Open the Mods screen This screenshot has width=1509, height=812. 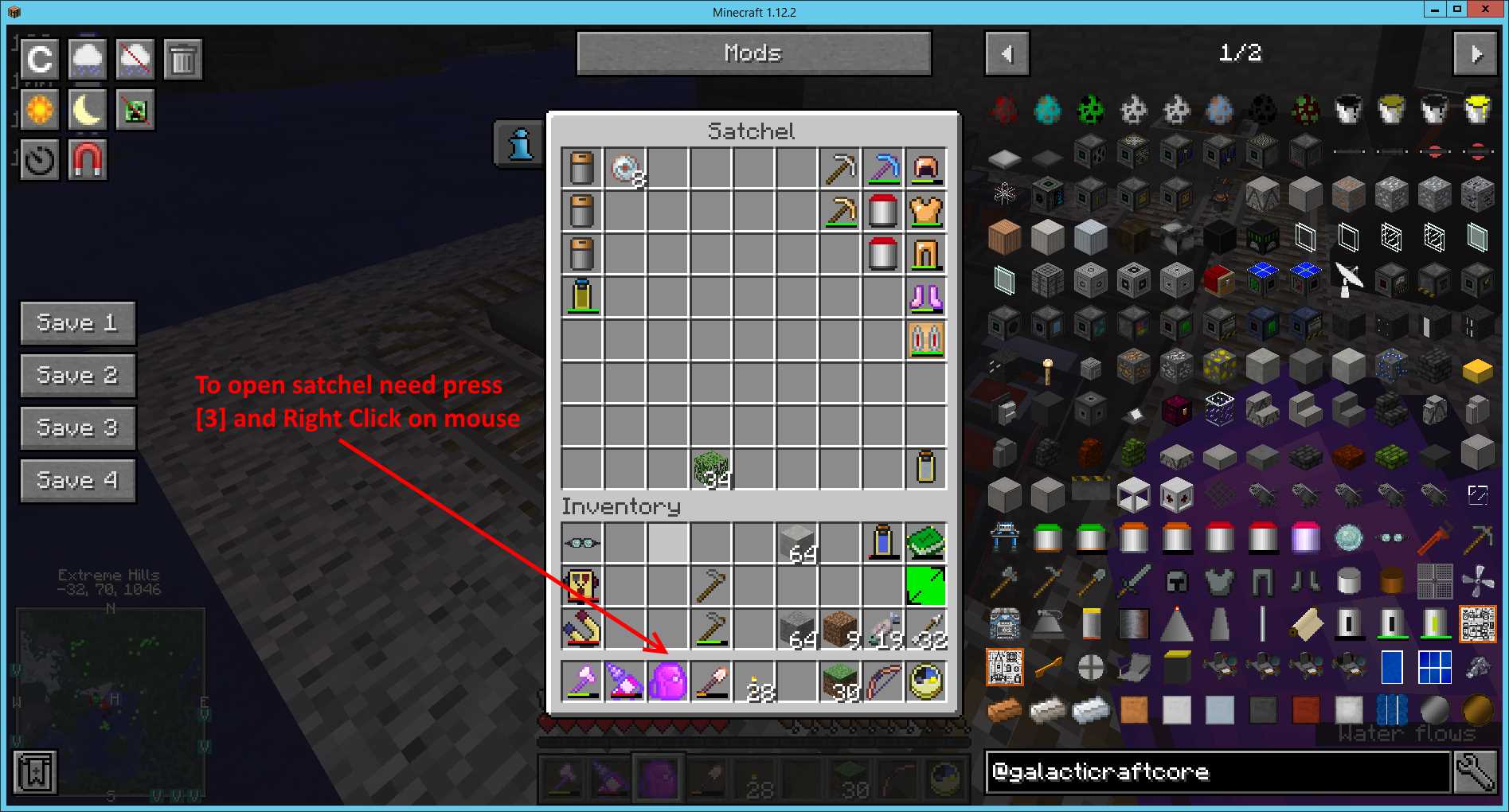click(x=753, y=53)
